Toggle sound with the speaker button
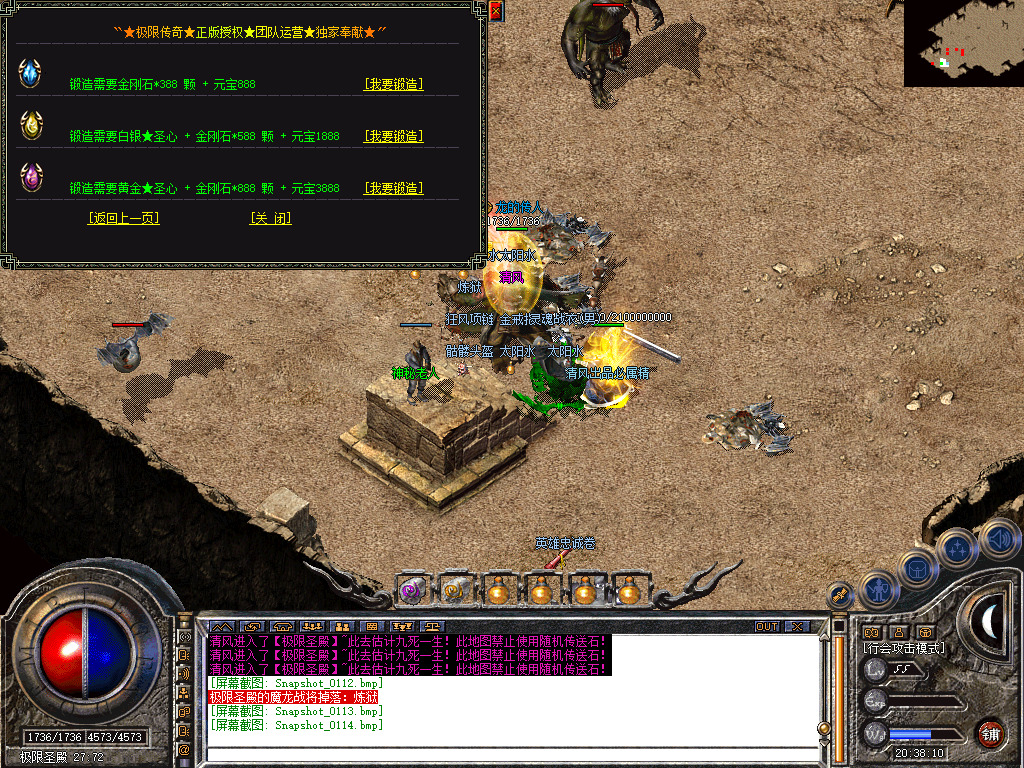 click(x=998, y=538)
